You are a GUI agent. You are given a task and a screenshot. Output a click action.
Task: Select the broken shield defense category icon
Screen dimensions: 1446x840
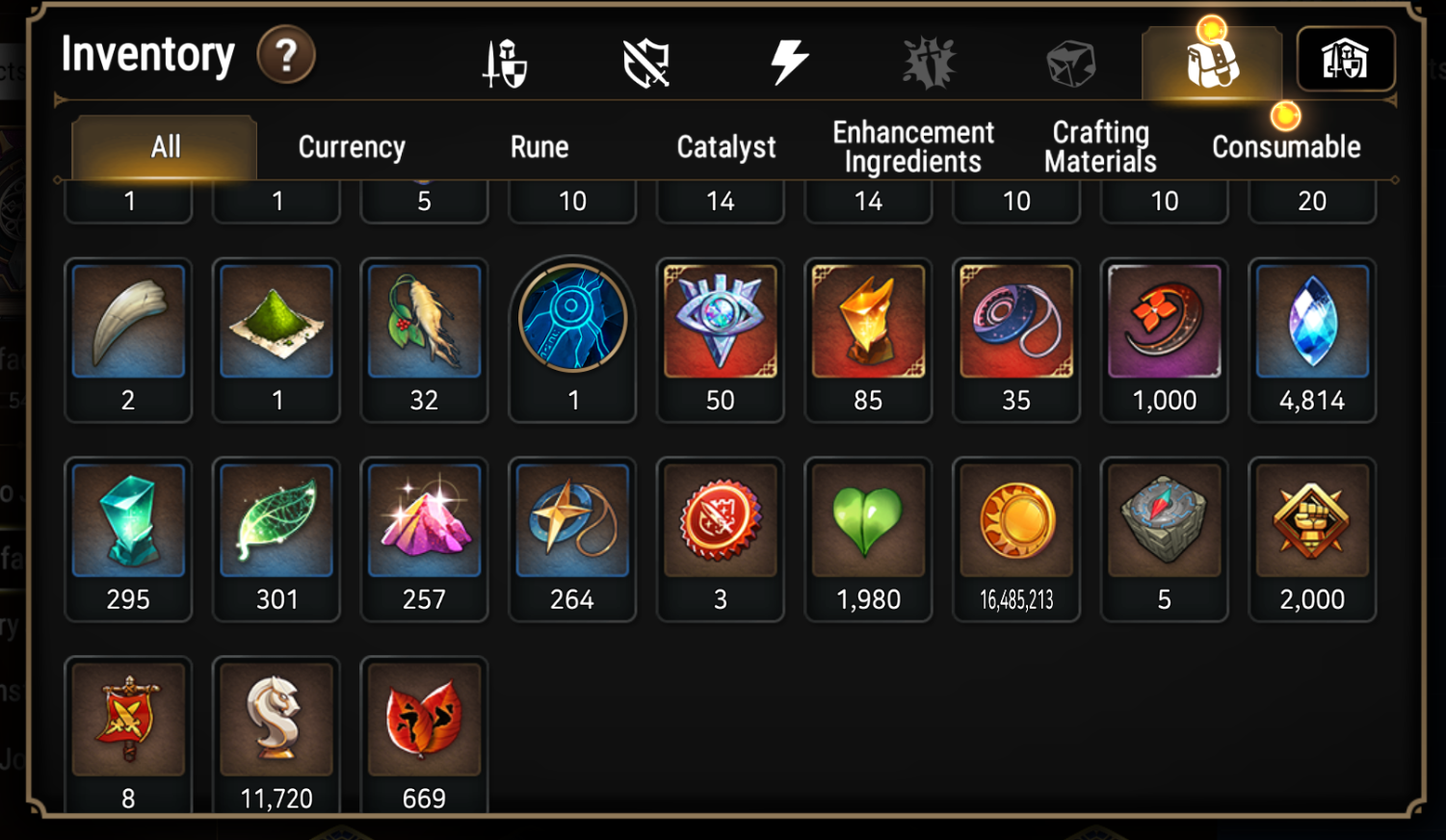pos(646,61)
